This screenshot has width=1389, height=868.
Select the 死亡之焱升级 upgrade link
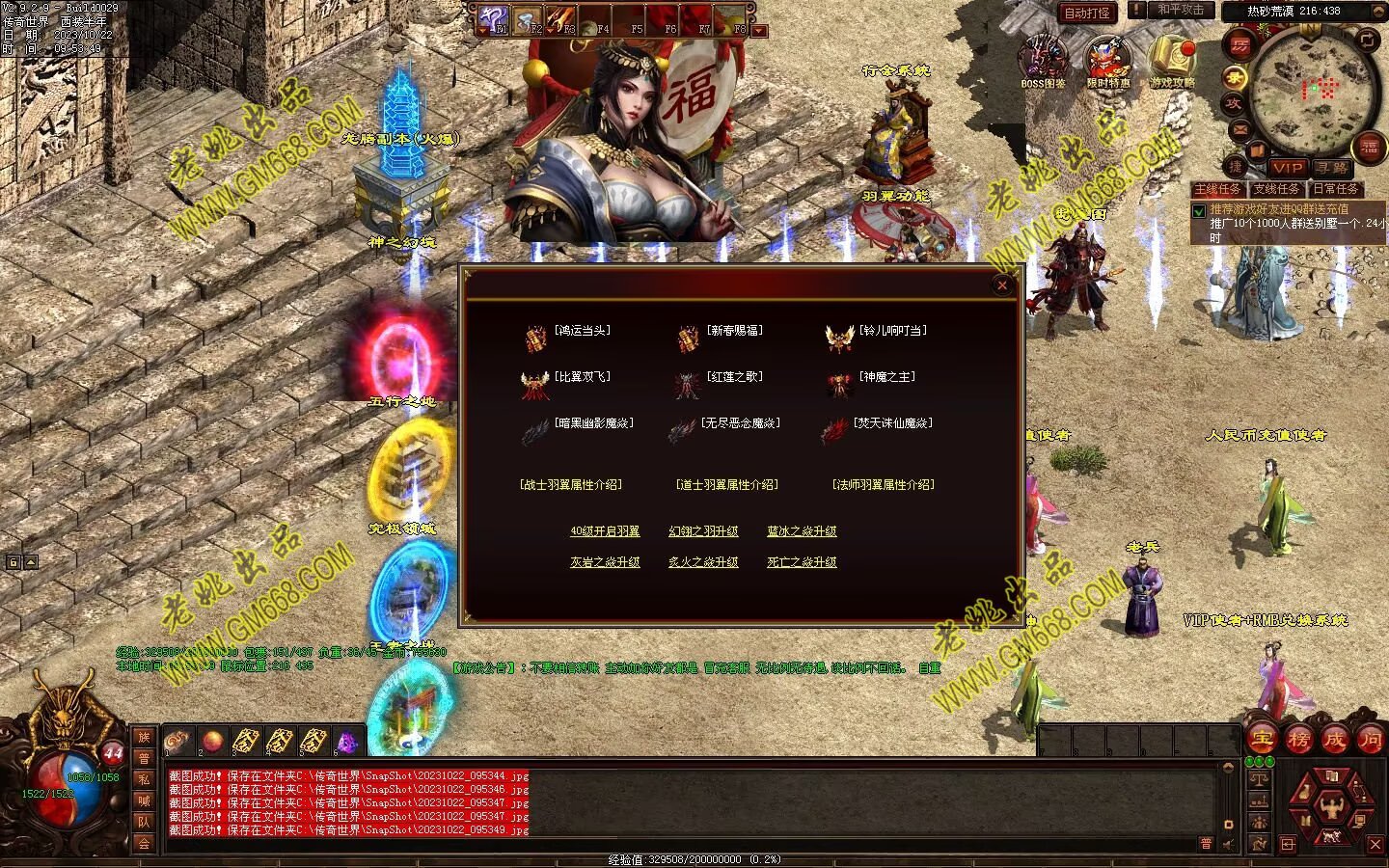click(802, 562)
